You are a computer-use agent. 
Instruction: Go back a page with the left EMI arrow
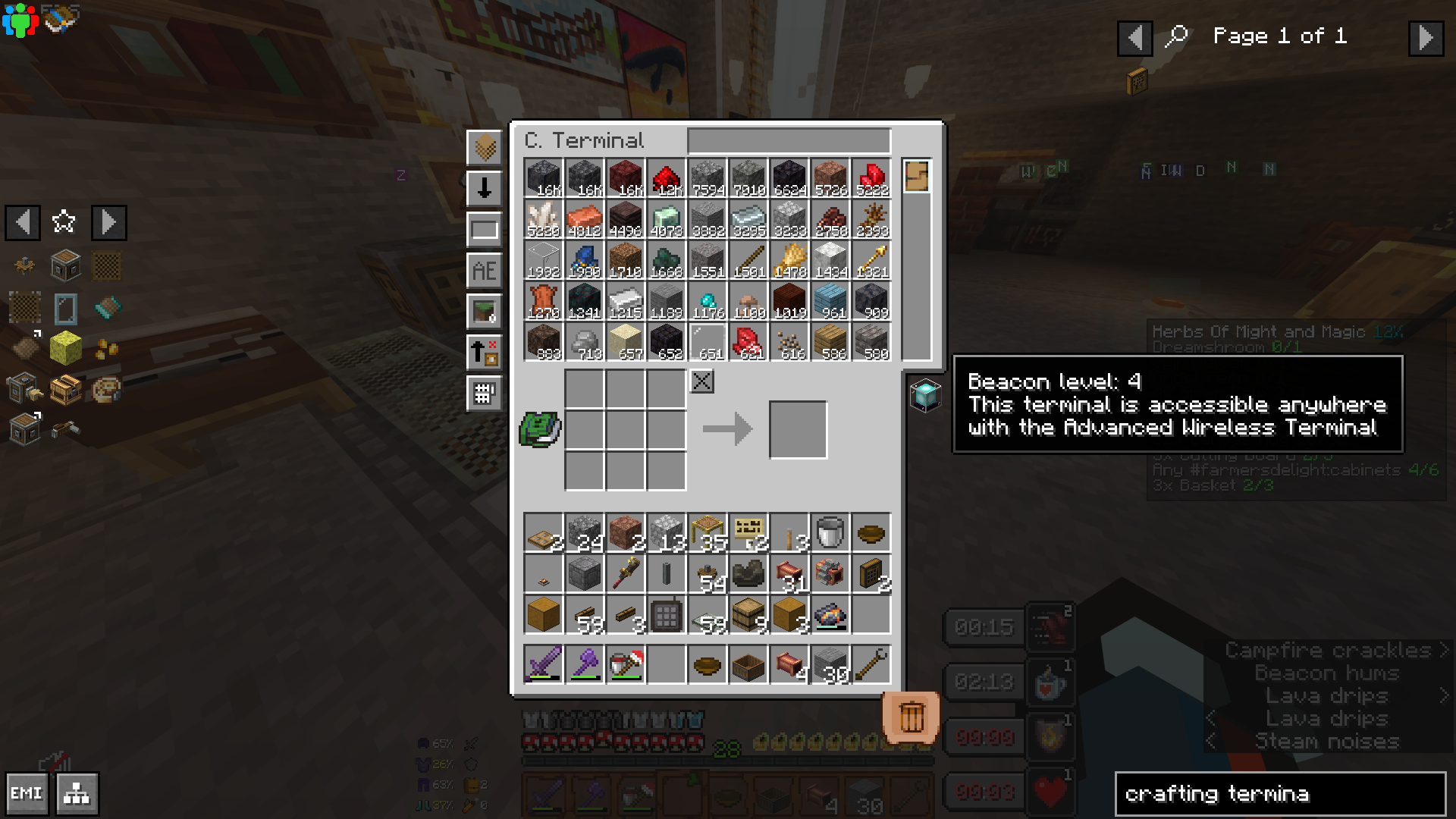22,223
